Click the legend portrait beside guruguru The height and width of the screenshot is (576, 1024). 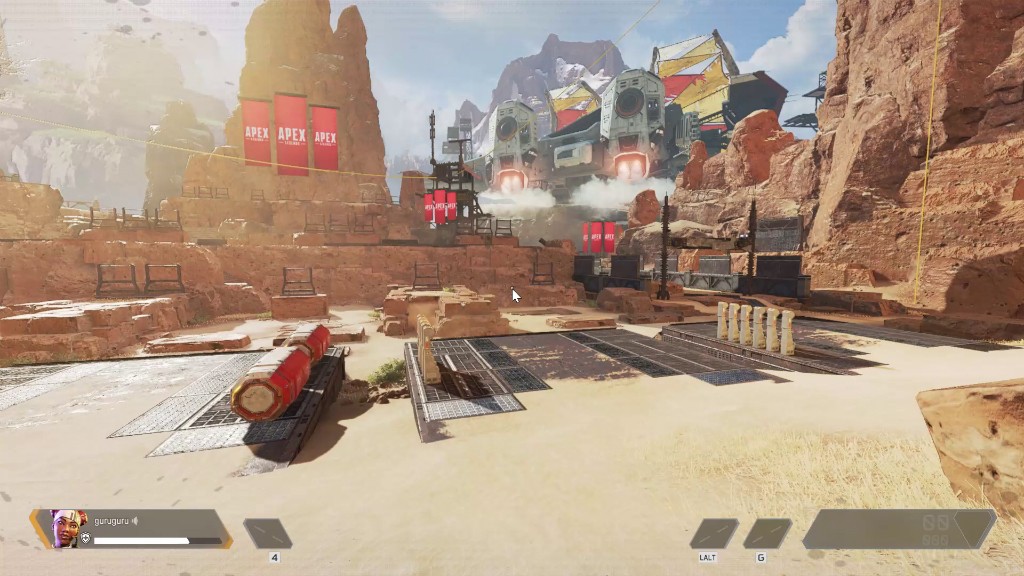click(66, 528)
